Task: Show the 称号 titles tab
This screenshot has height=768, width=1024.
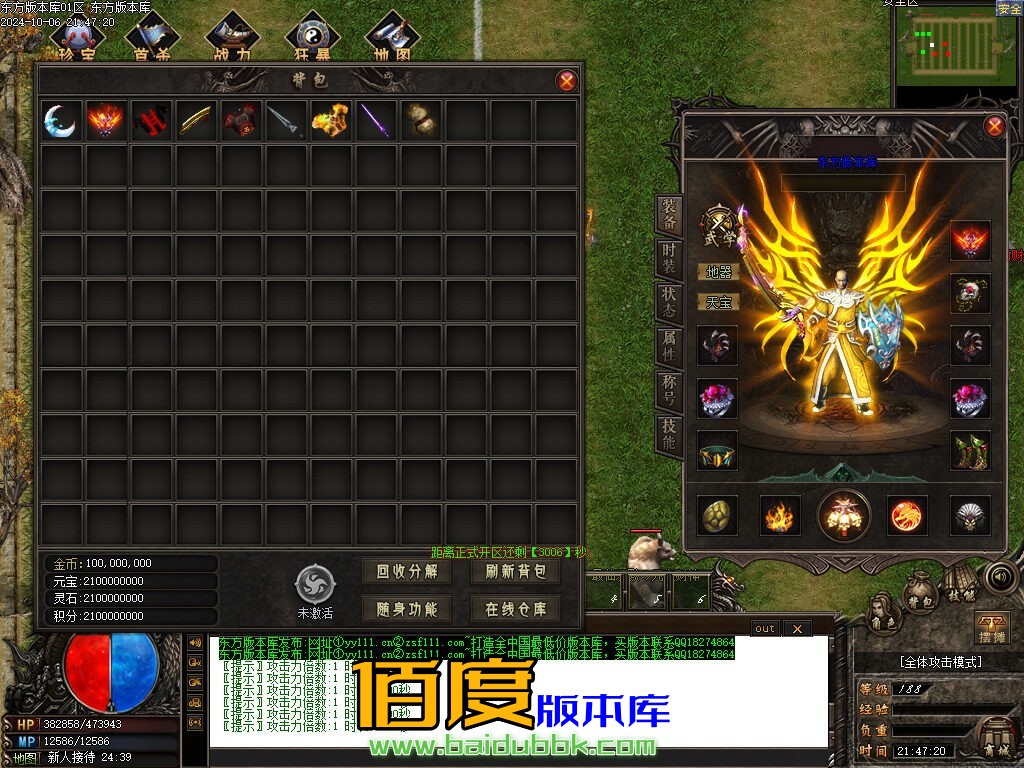Action: 669,390
